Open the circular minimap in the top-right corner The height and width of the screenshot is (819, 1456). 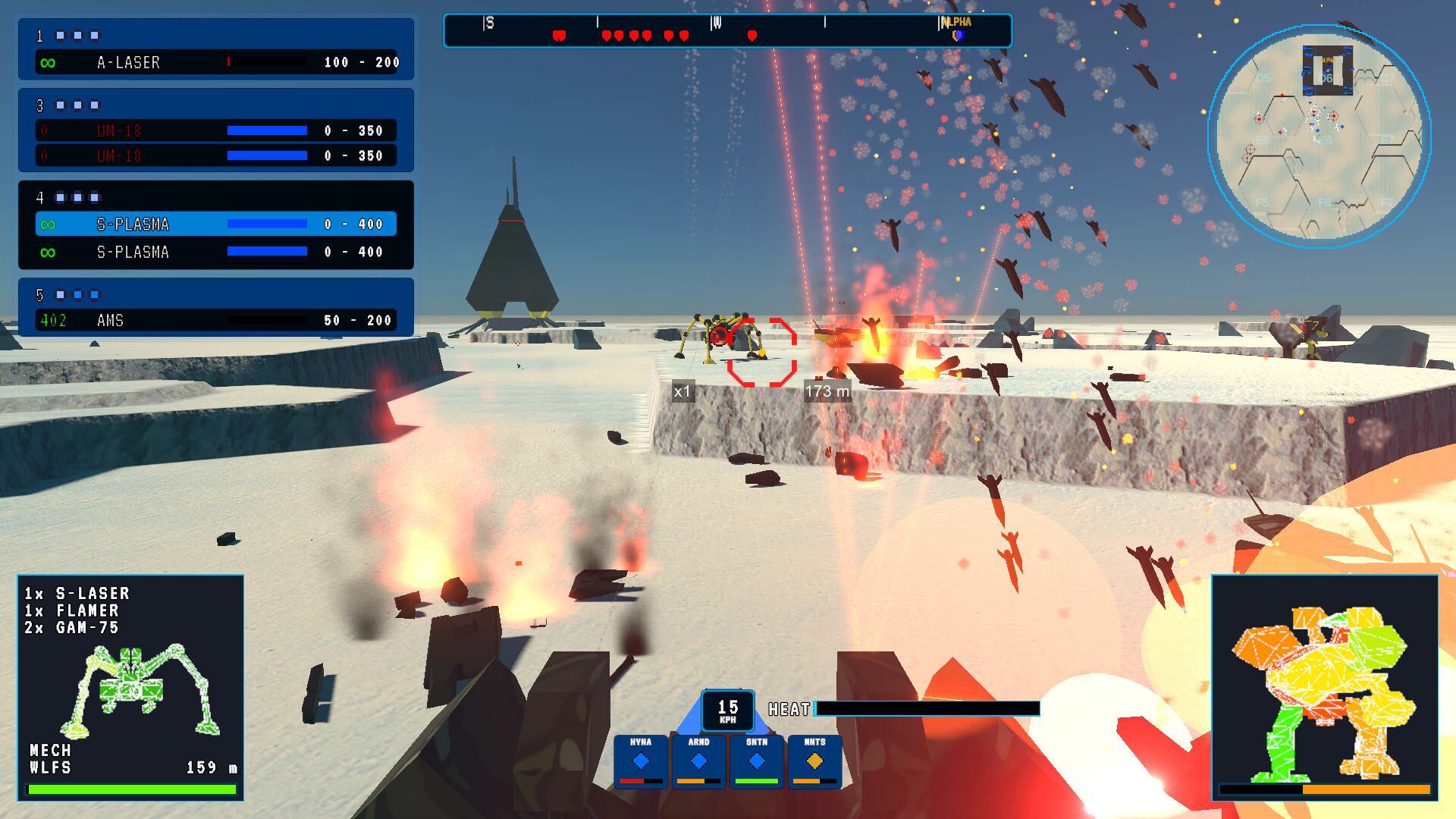(1321, 135)
